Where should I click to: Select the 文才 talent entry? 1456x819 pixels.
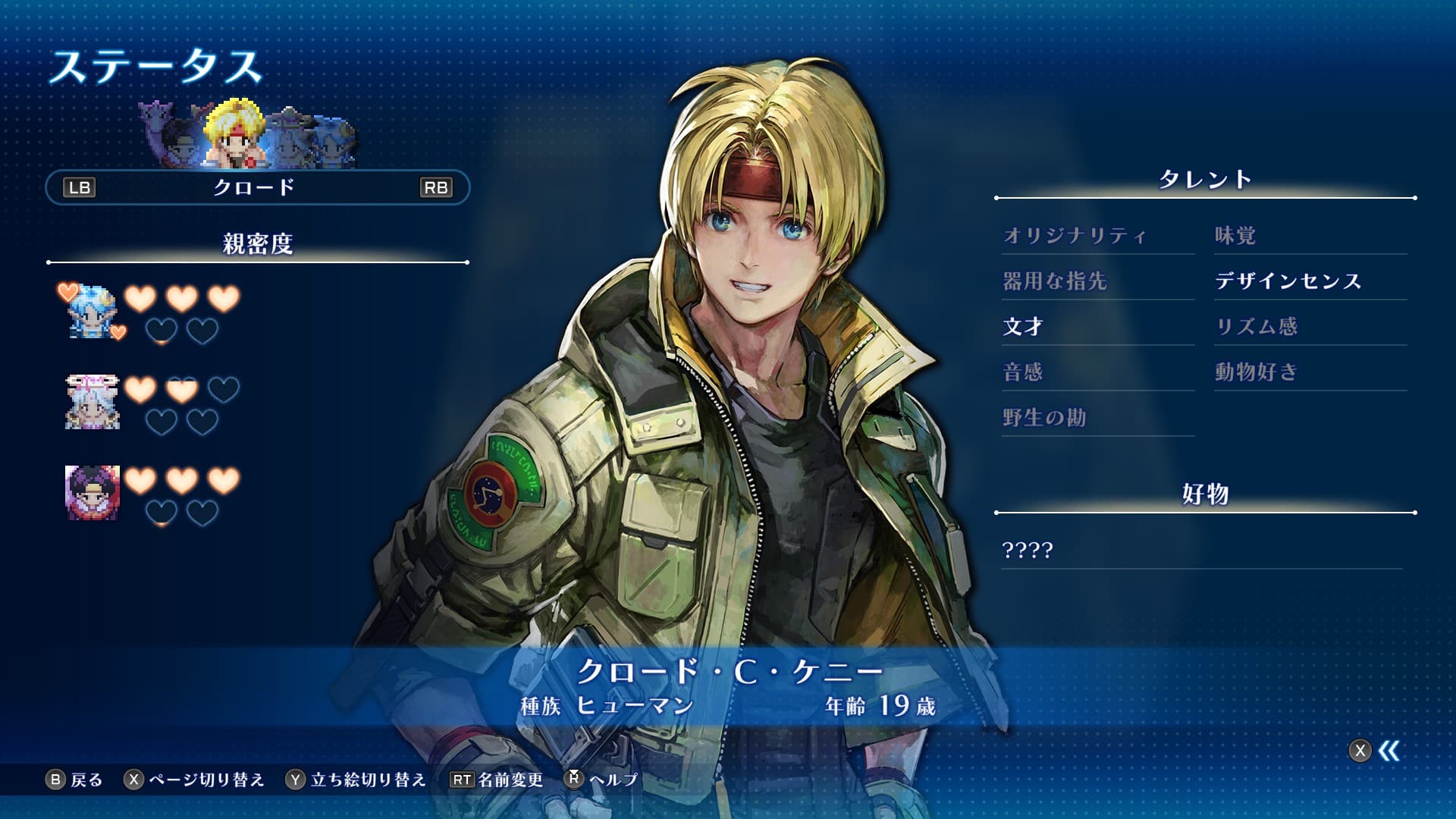1023,327
